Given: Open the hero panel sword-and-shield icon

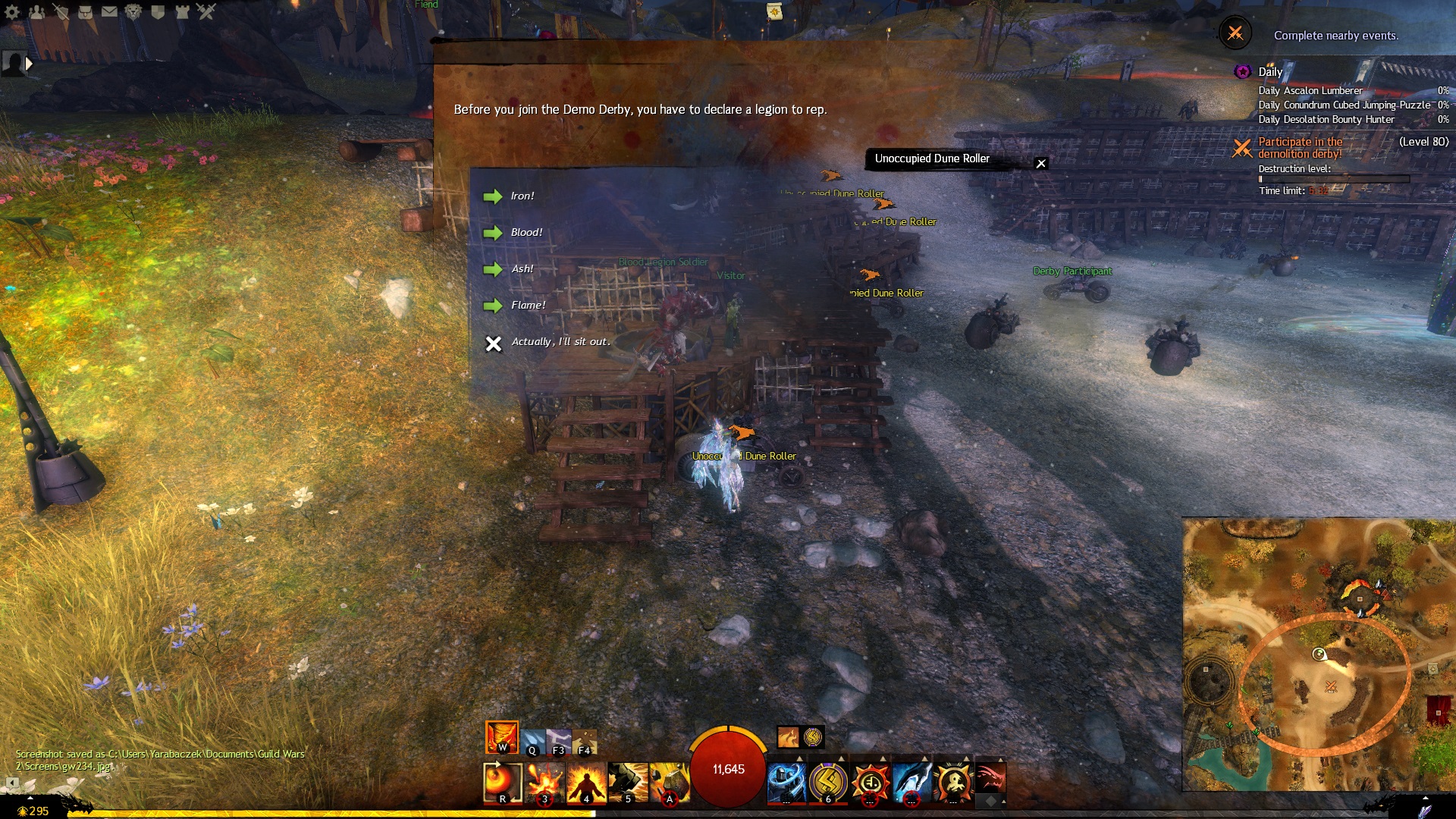Looking at the screenshot, I should click(61, 11).
